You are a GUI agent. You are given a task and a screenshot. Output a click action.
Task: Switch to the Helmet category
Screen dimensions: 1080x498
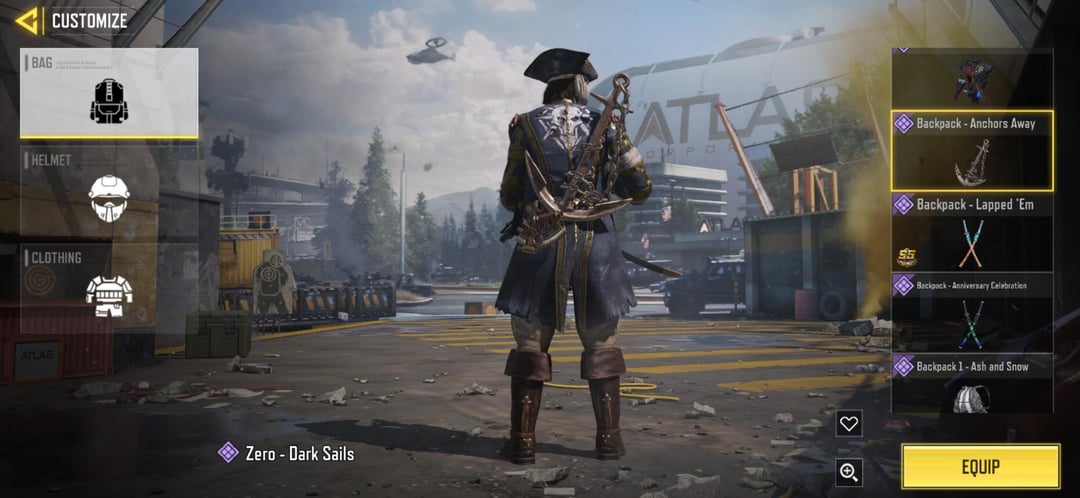point(109,192)
